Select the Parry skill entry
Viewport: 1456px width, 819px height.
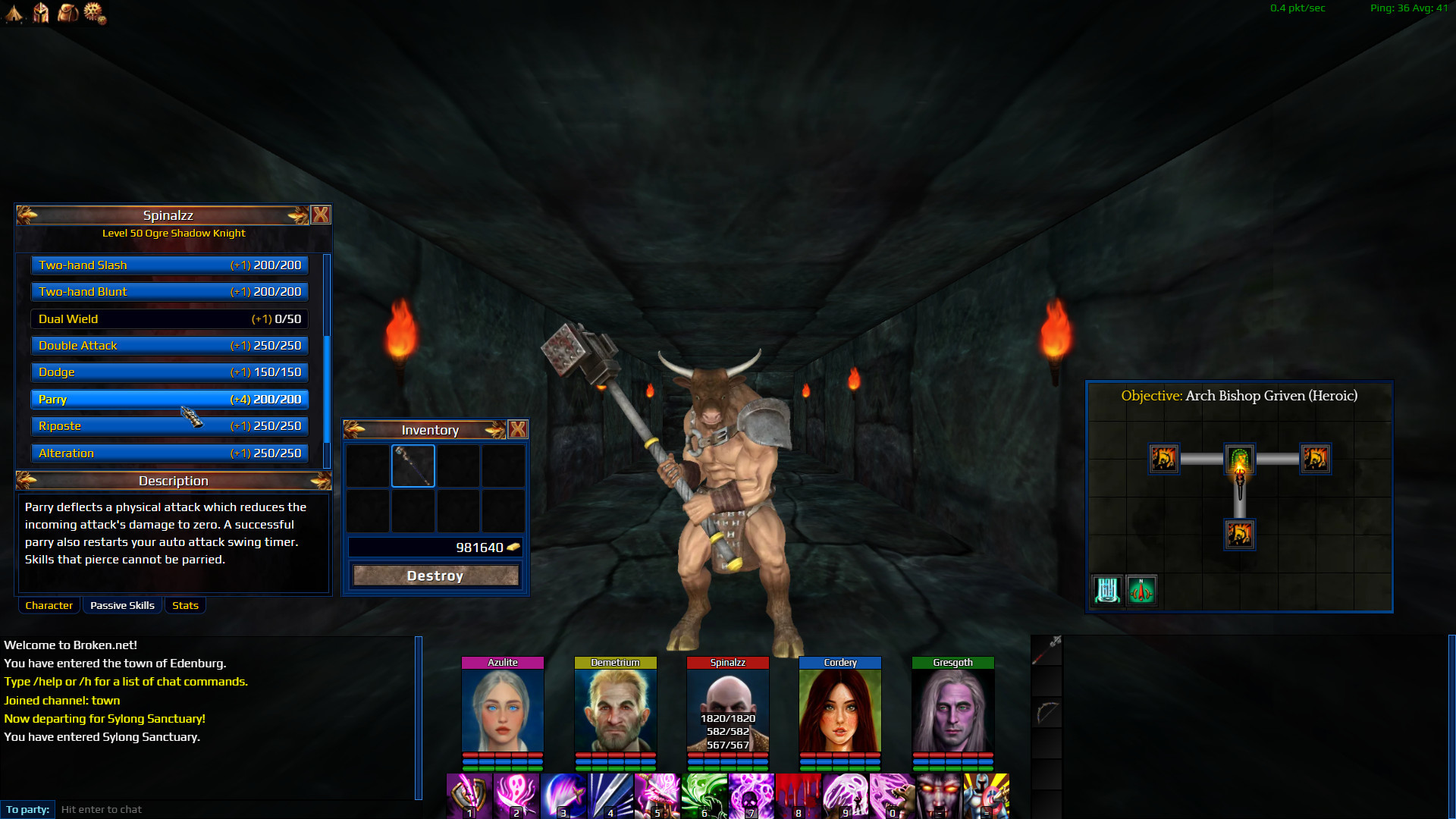pos(168,399)
